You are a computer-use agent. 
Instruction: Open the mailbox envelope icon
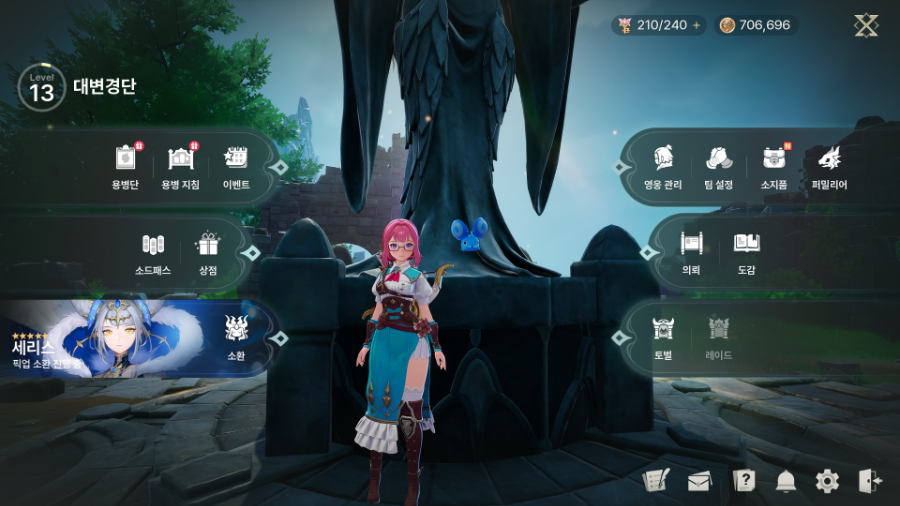698,481
